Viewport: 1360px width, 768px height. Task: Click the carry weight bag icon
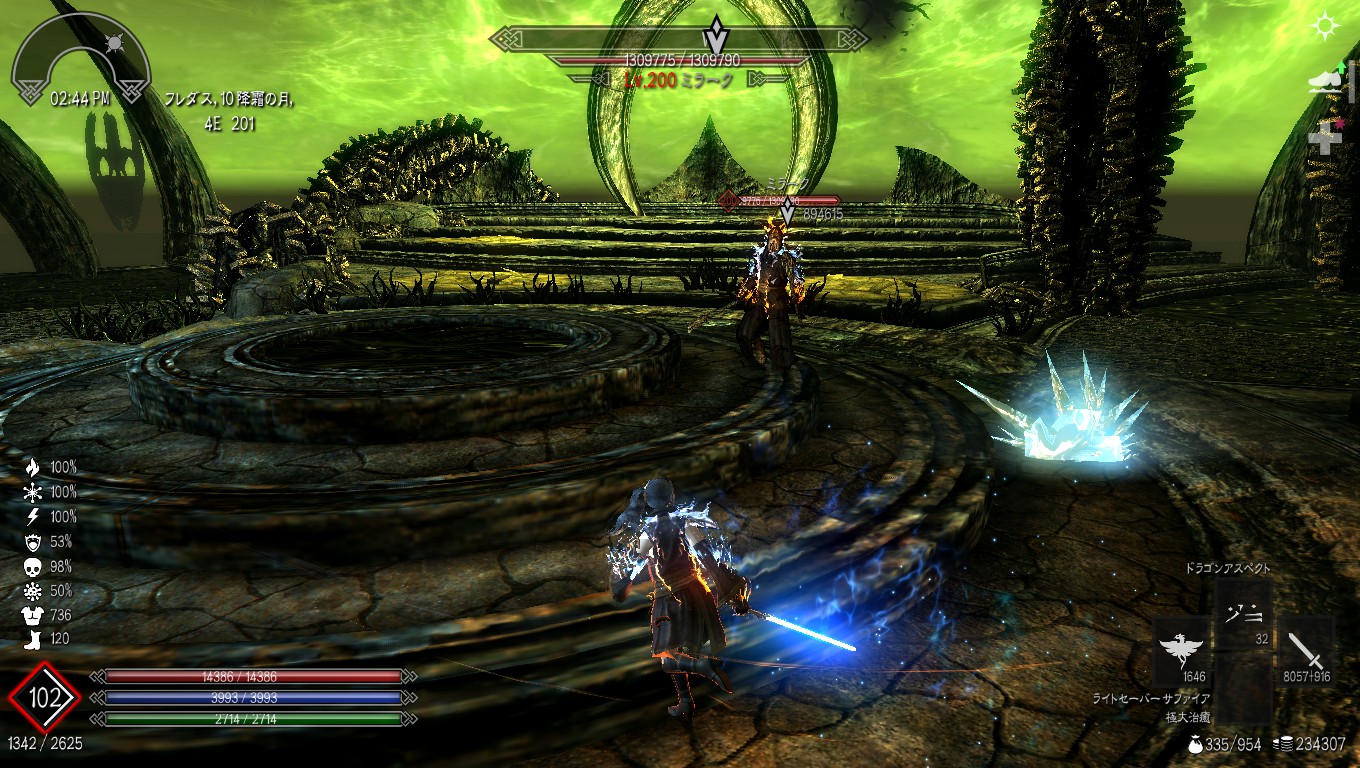(1195, 744)
